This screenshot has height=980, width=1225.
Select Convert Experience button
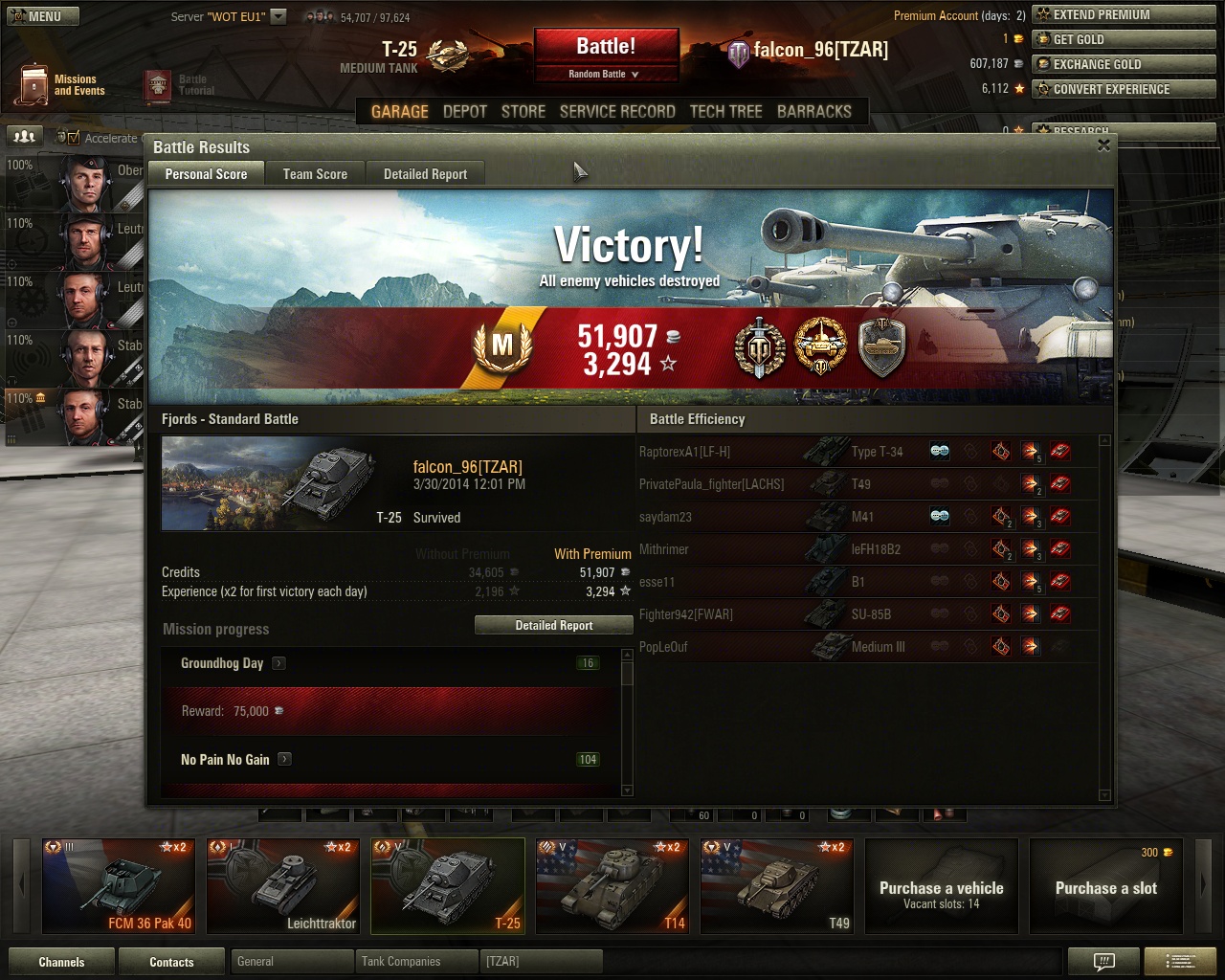(1123, 89)
